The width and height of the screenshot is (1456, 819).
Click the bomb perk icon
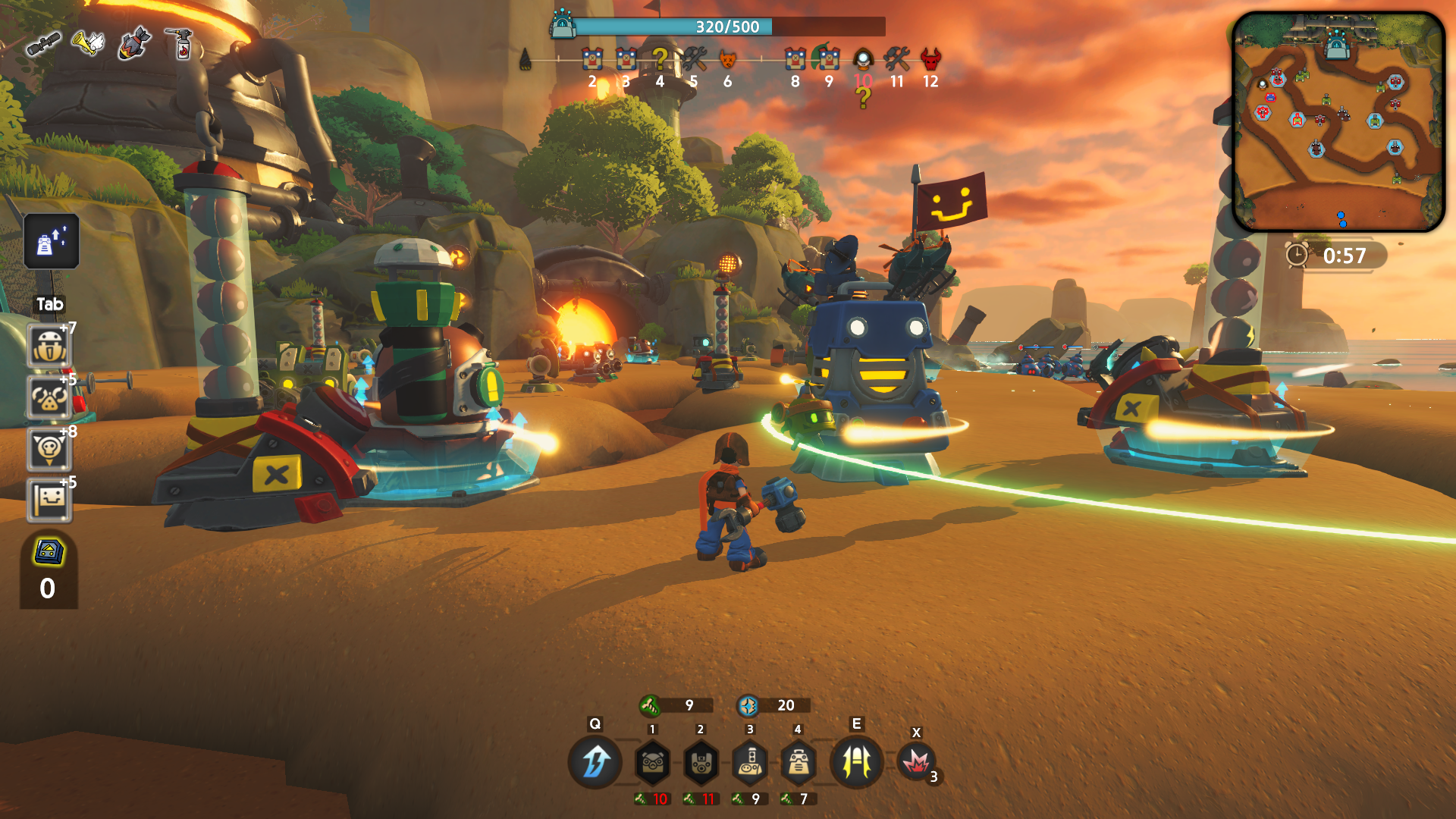(x=134, y=43)
